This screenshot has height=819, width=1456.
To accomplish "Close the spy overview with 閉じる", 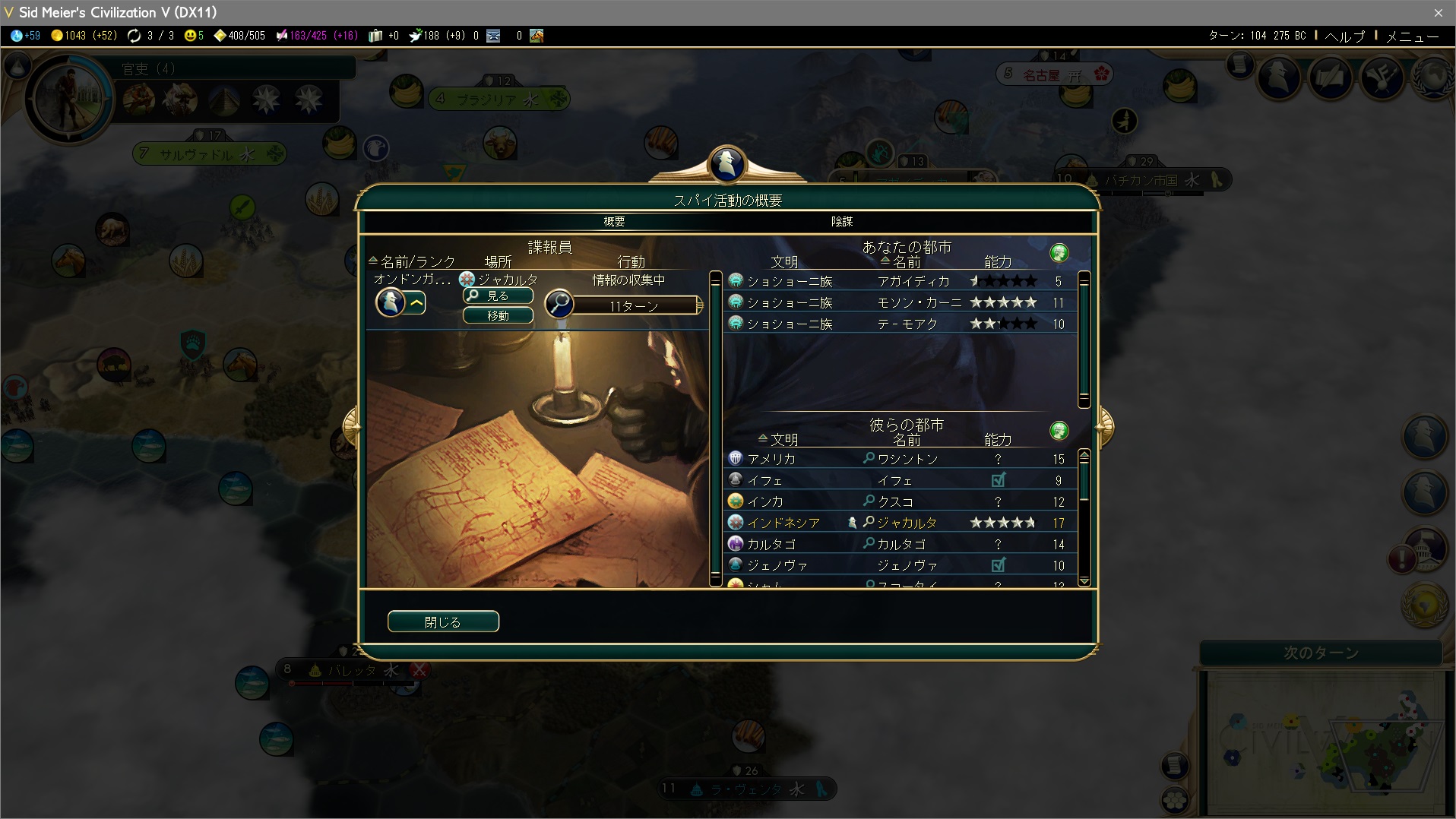I will (443, 621).
